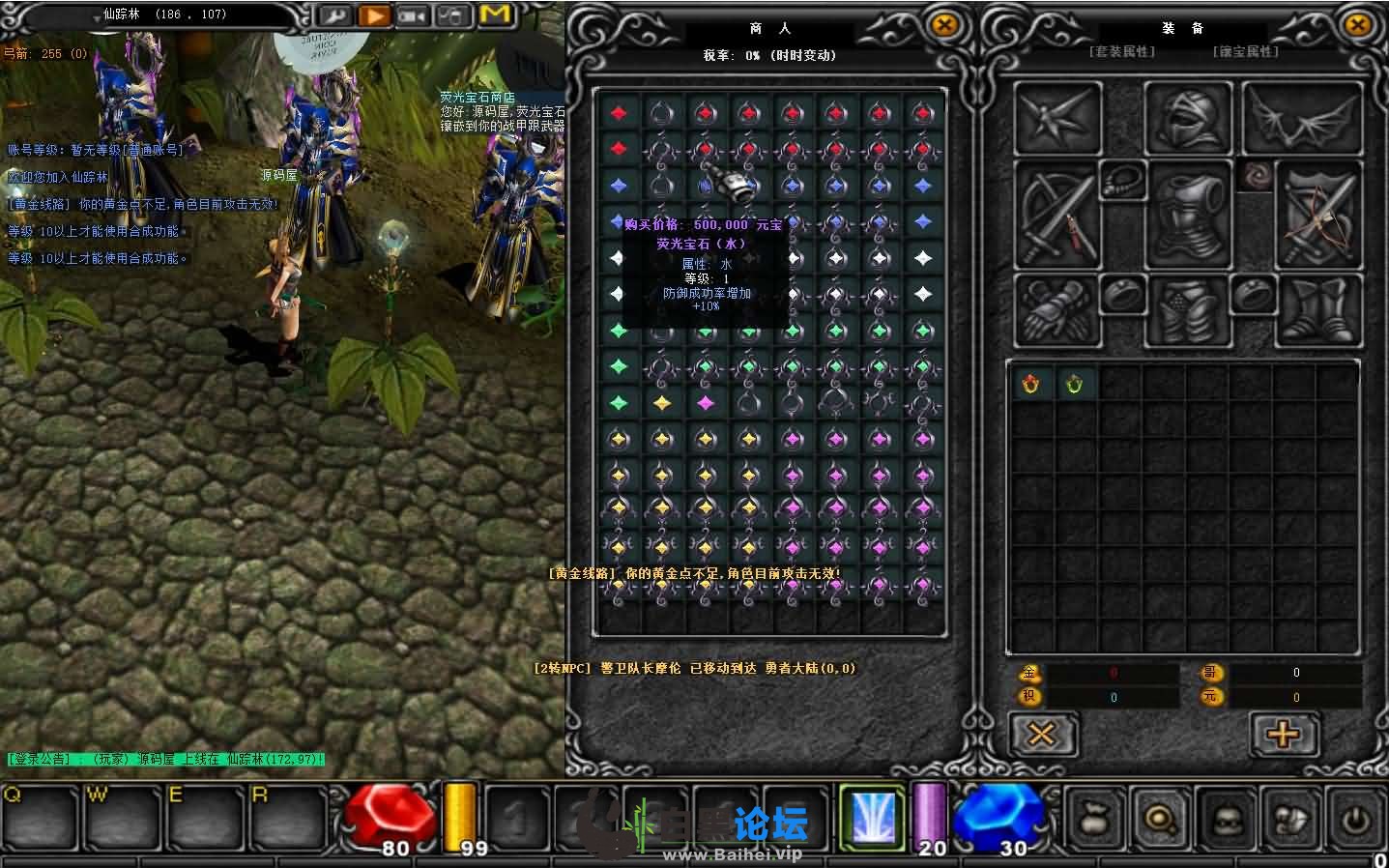The width and height of the screenshot is (1389, 868).
Task: Switch to the 套装属性 tab
Action: (x=1122, y=51)
